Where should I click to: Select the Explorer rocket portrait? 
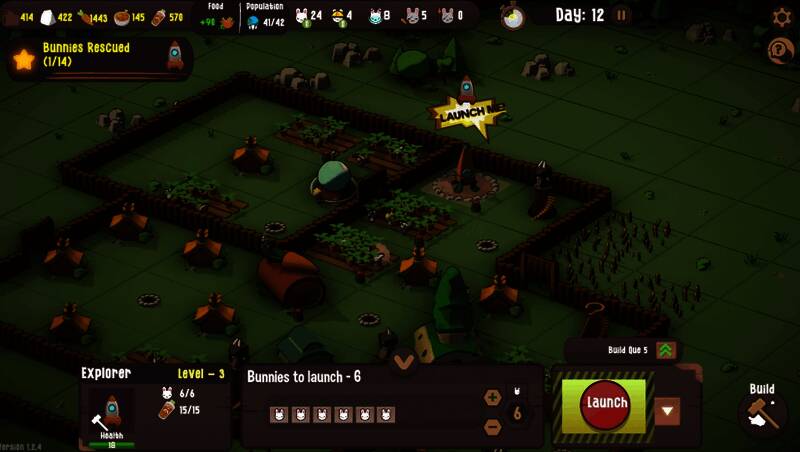point(112,411)
